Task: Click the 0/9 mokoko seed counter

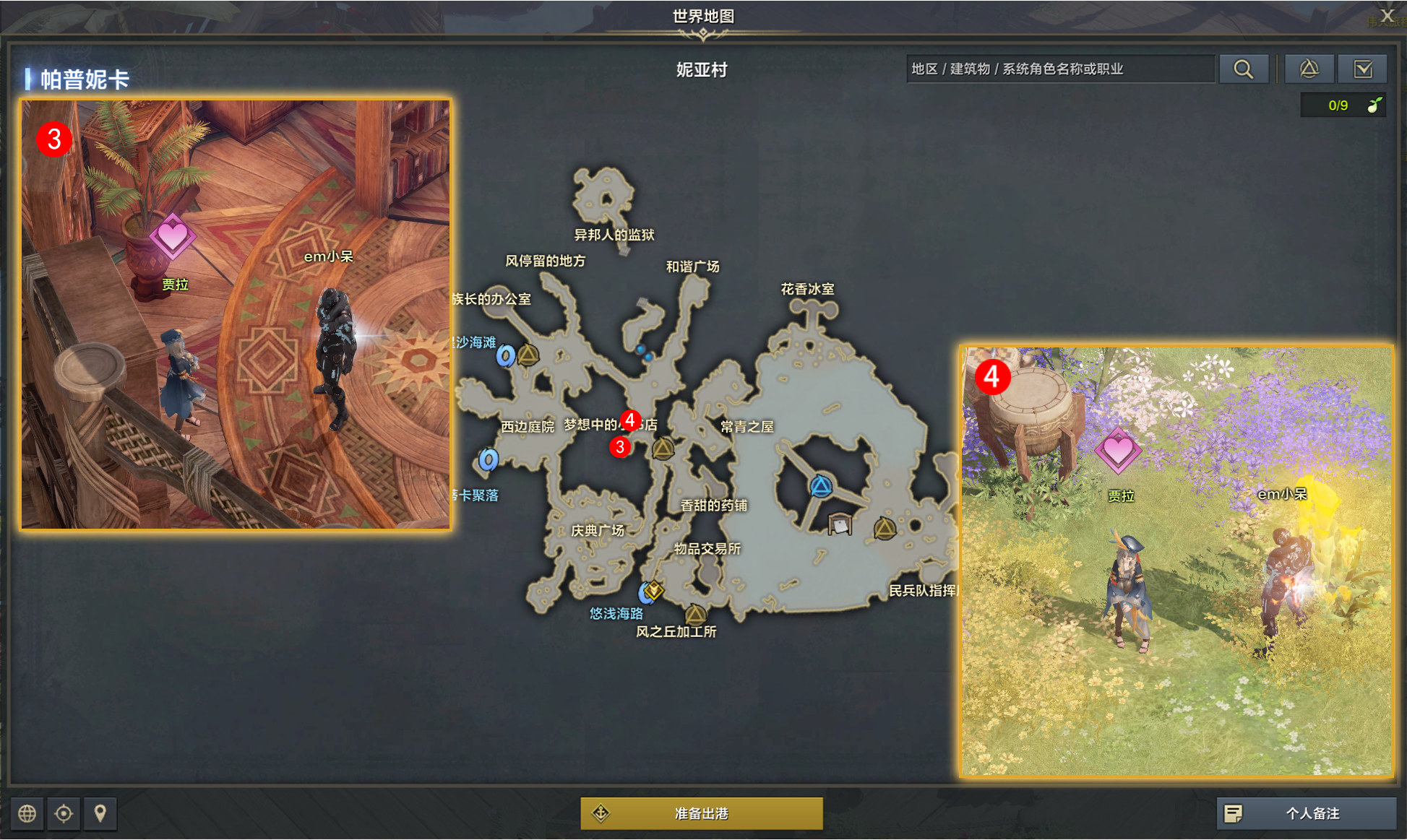Action: click(1343, 105)
